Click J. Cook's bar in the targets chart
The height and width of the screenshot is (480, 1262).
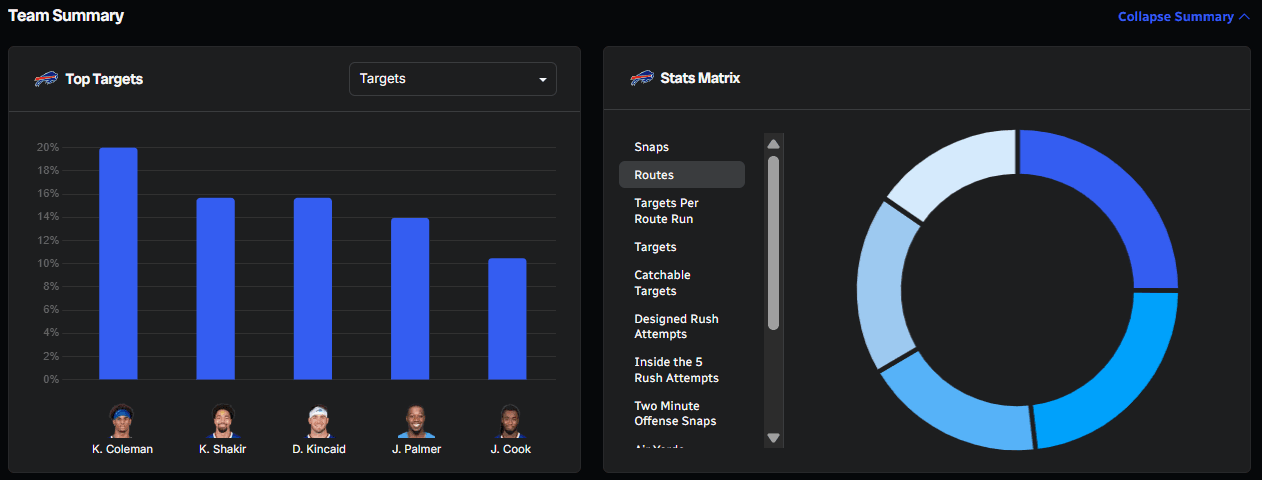[x=507, y=319]
